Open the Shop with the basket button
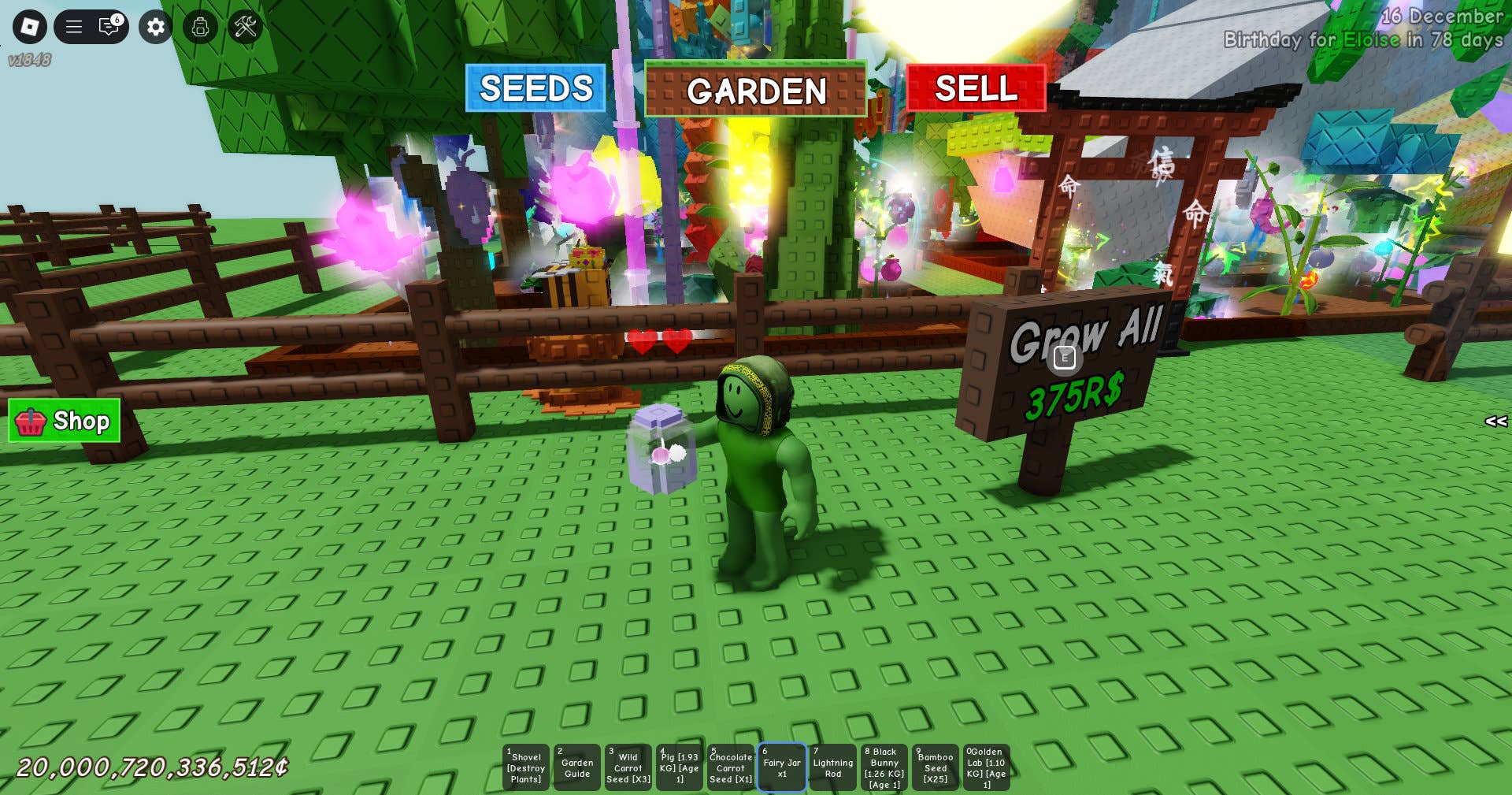 [x=65, y=421]
